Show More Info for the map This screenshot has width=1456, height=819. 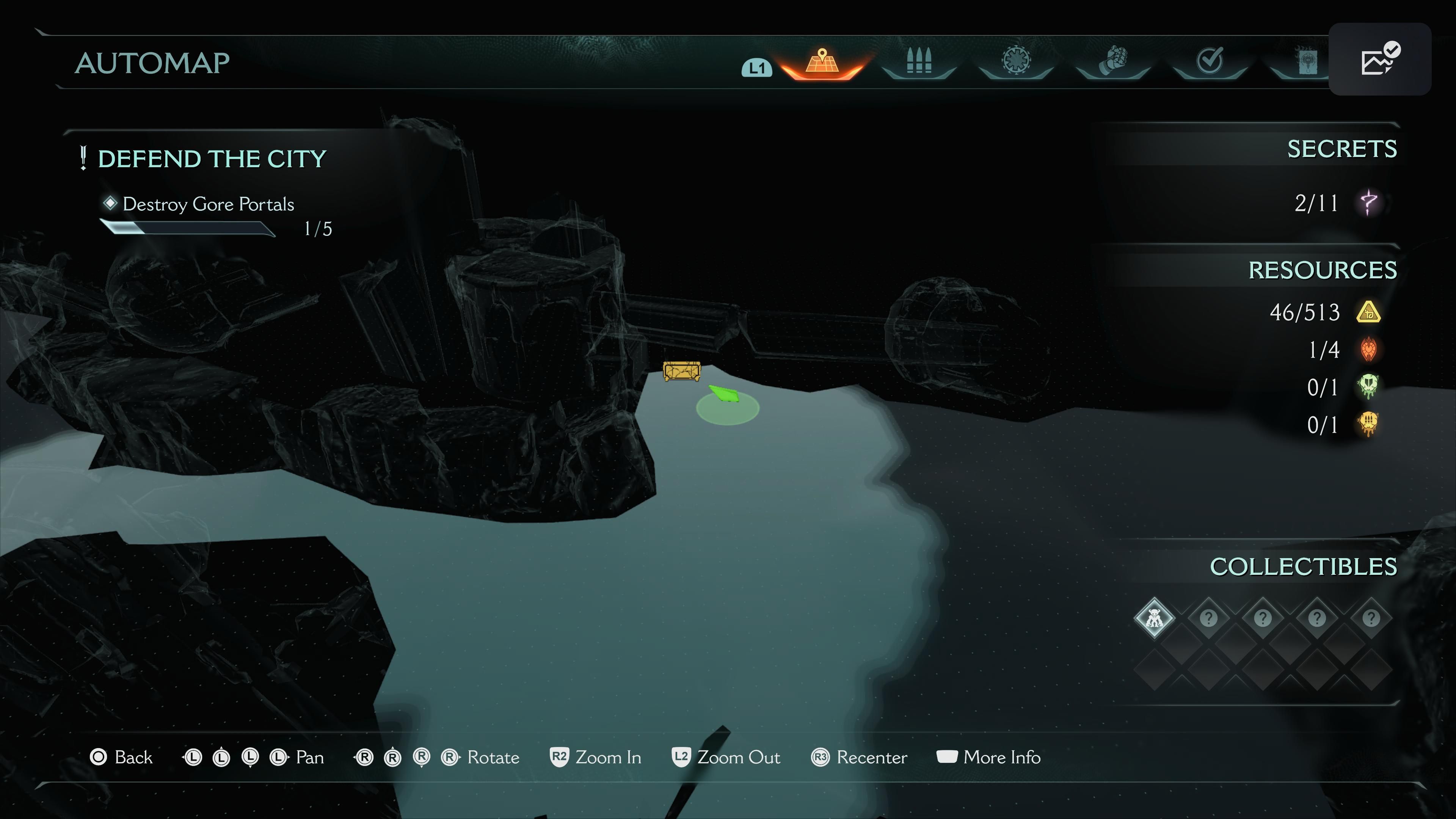pos(988,758)
